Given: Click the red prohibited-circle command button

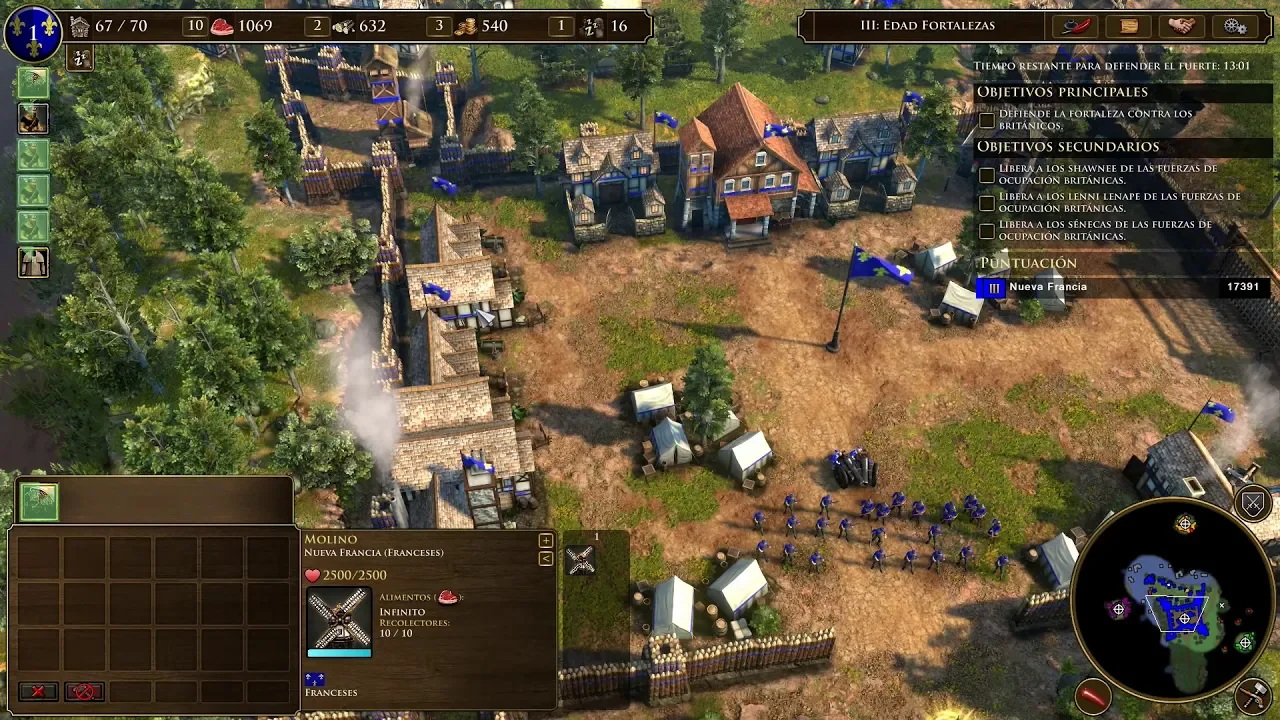Looking at the screenshot, I should point(84,691).
